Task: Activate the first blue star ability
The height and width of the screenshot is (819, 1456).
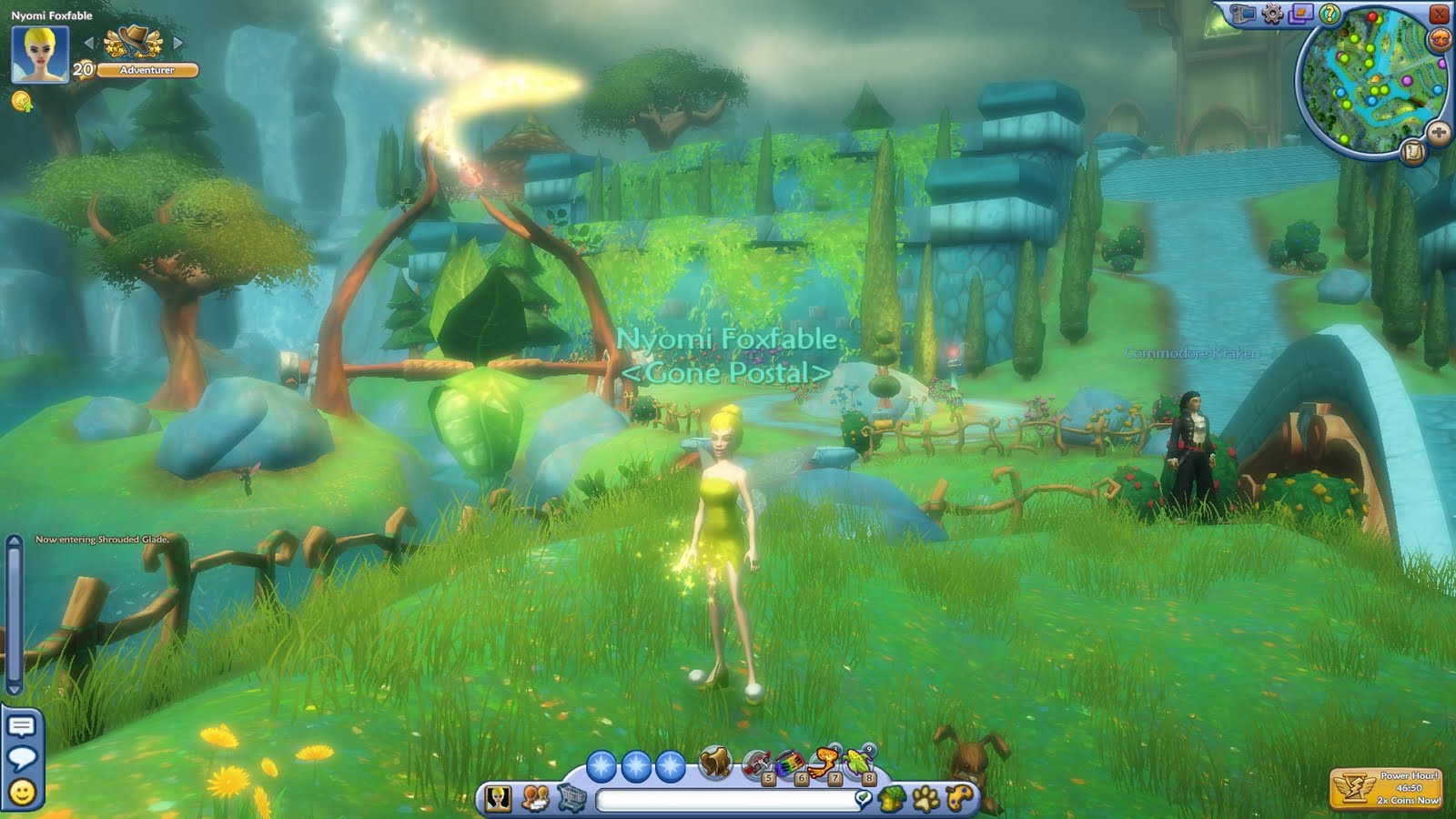Action: pos(603,765)
